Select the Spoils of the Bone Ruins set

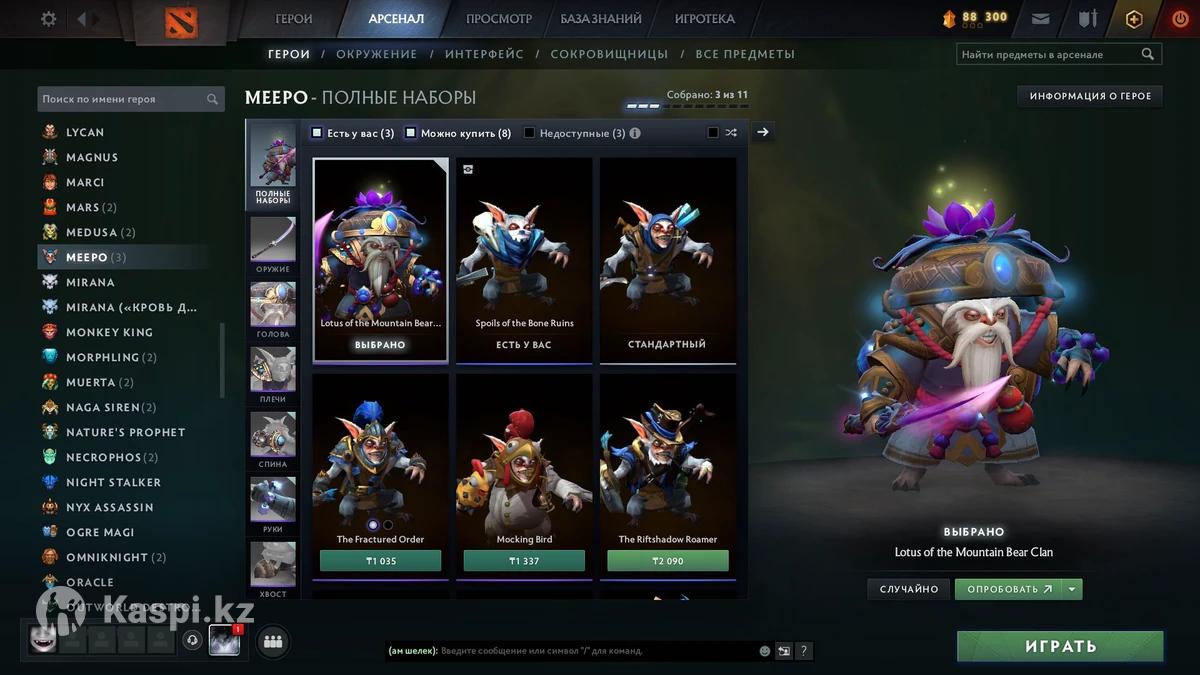tap(524, 260)
